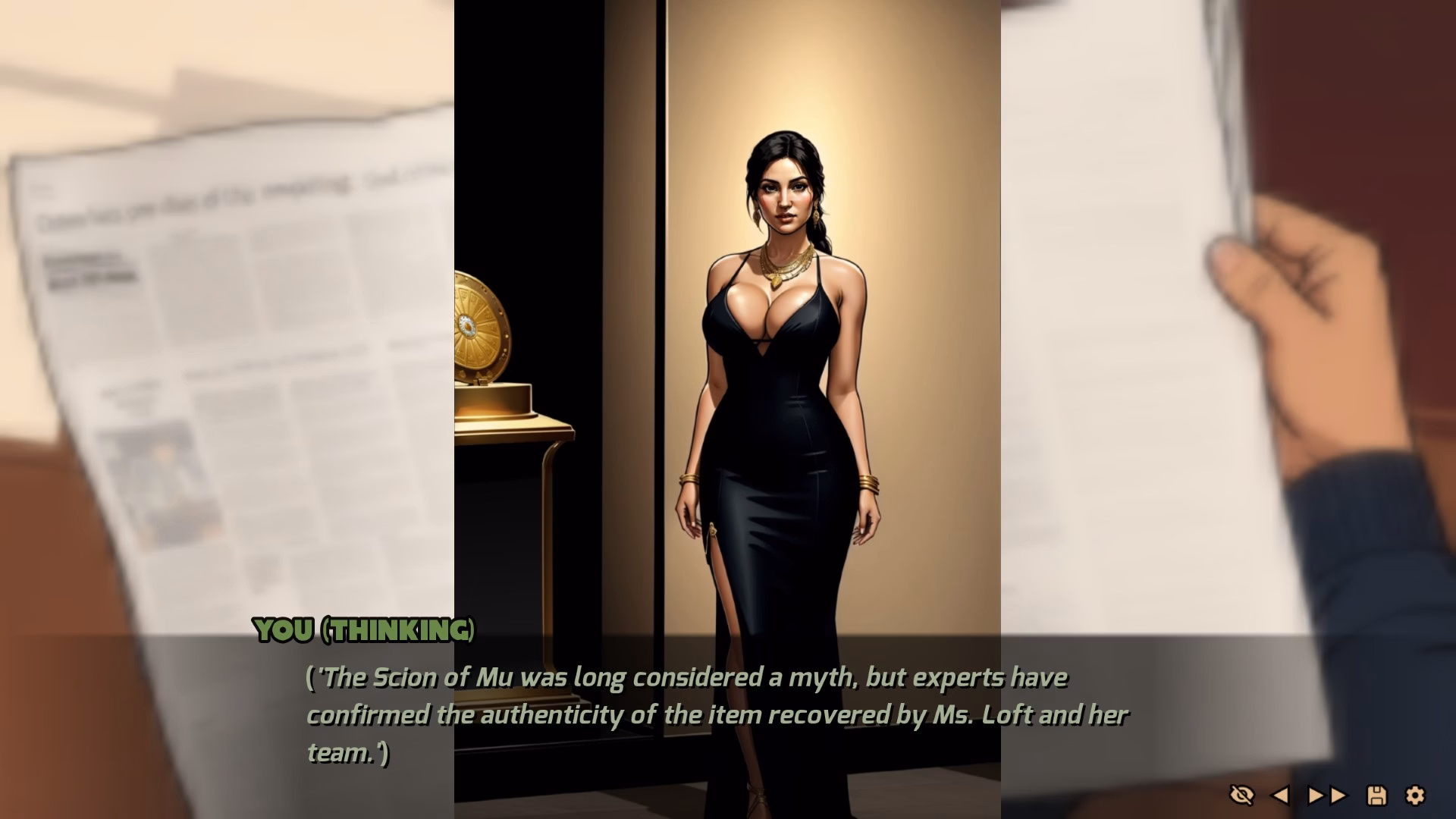1456x819 pixels.
Task: Click the first forward triangle icon
Action: [1314, 795]
